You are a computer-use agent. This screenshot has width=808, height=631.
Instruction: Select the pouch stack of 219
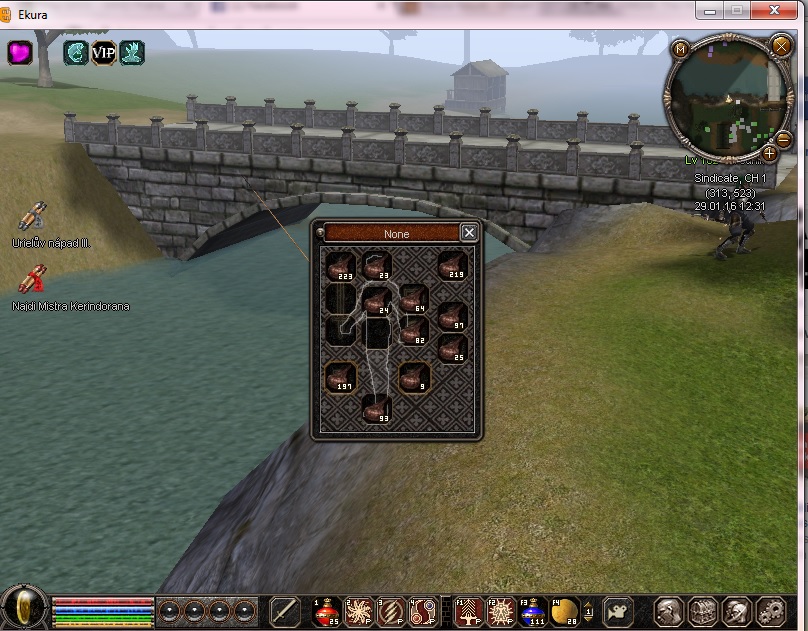(x=452, y=266)
